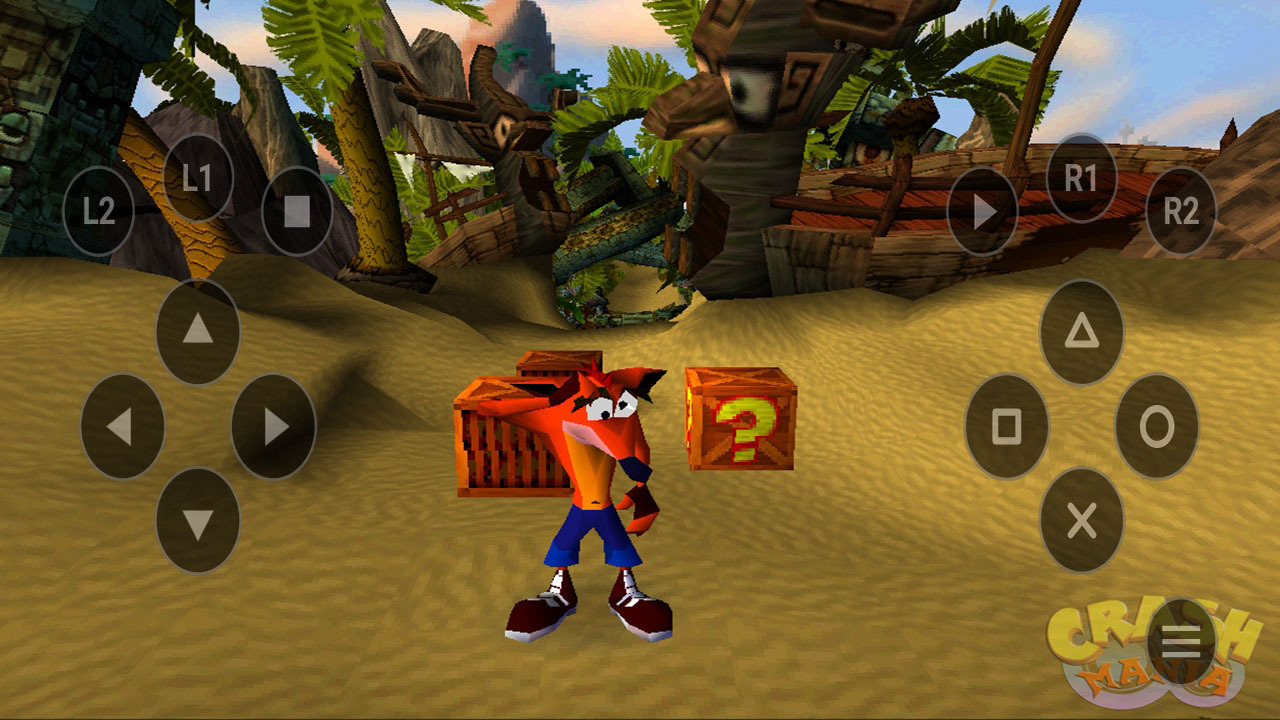Tap the L1 shoulder button
Screen dimensions: 1280x720
pyautogui.click(x=198, y=178)
